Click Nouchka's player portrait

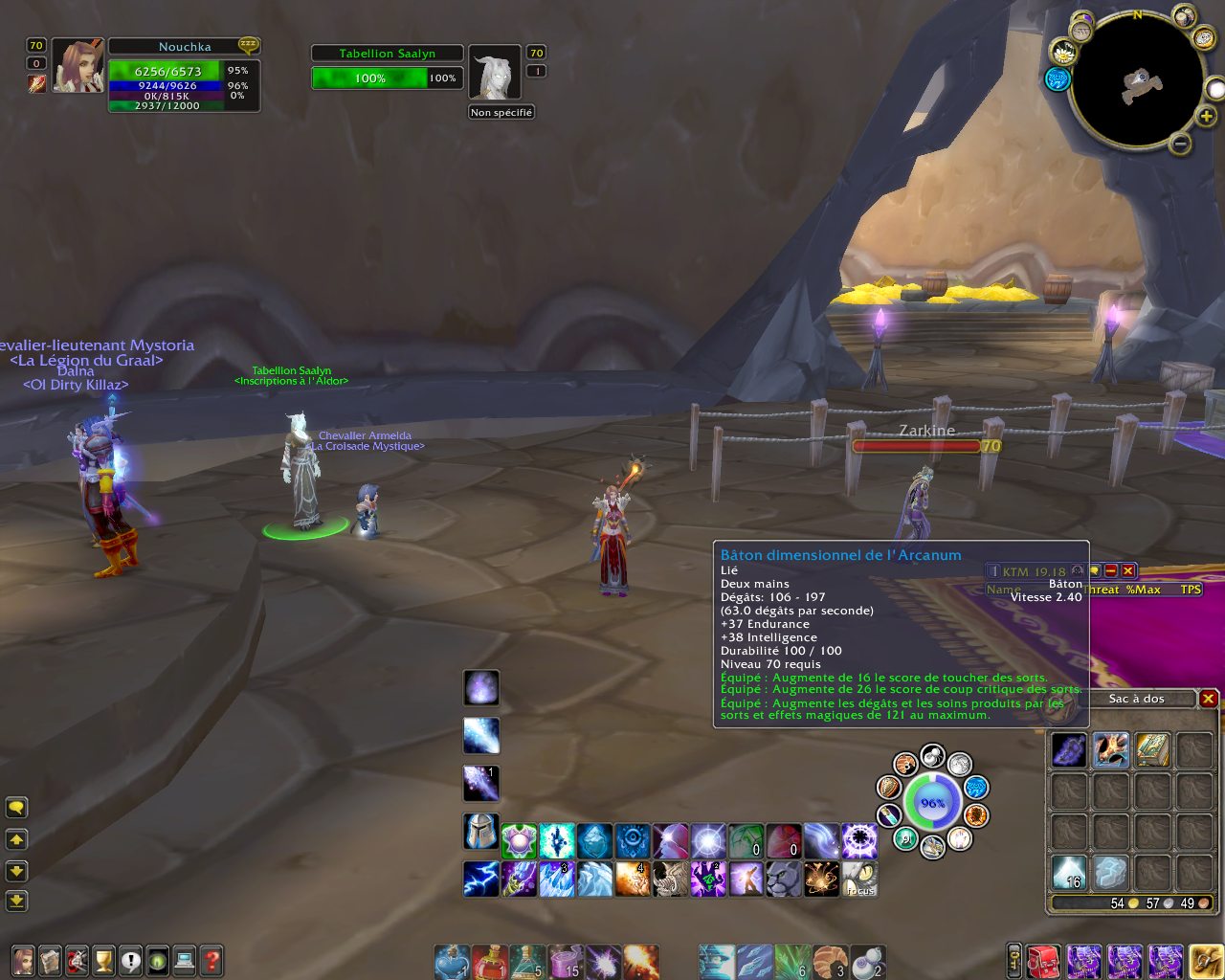(78, 67)
